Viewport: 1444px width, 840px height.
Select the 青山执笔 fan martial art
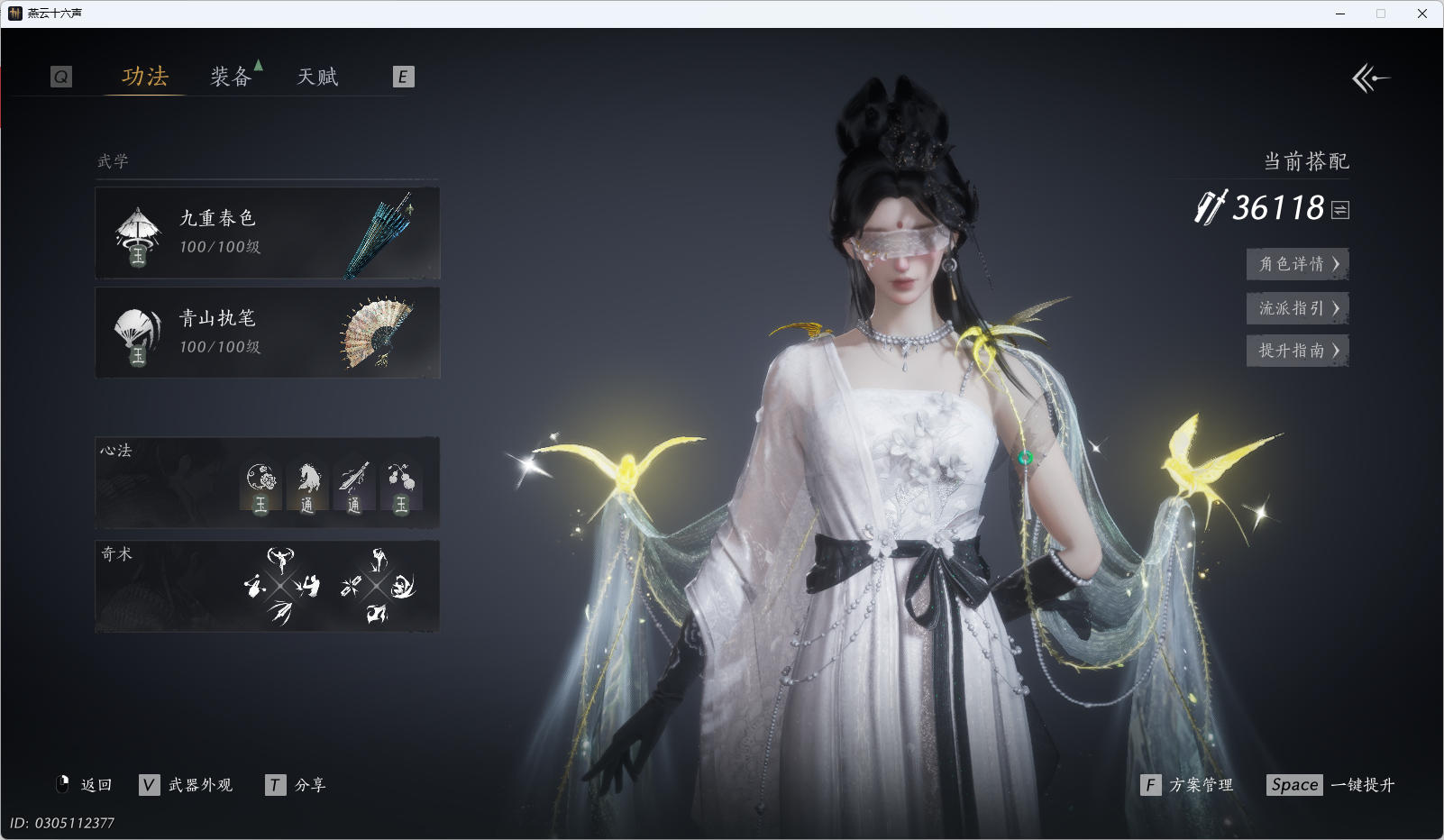[268, 333]
